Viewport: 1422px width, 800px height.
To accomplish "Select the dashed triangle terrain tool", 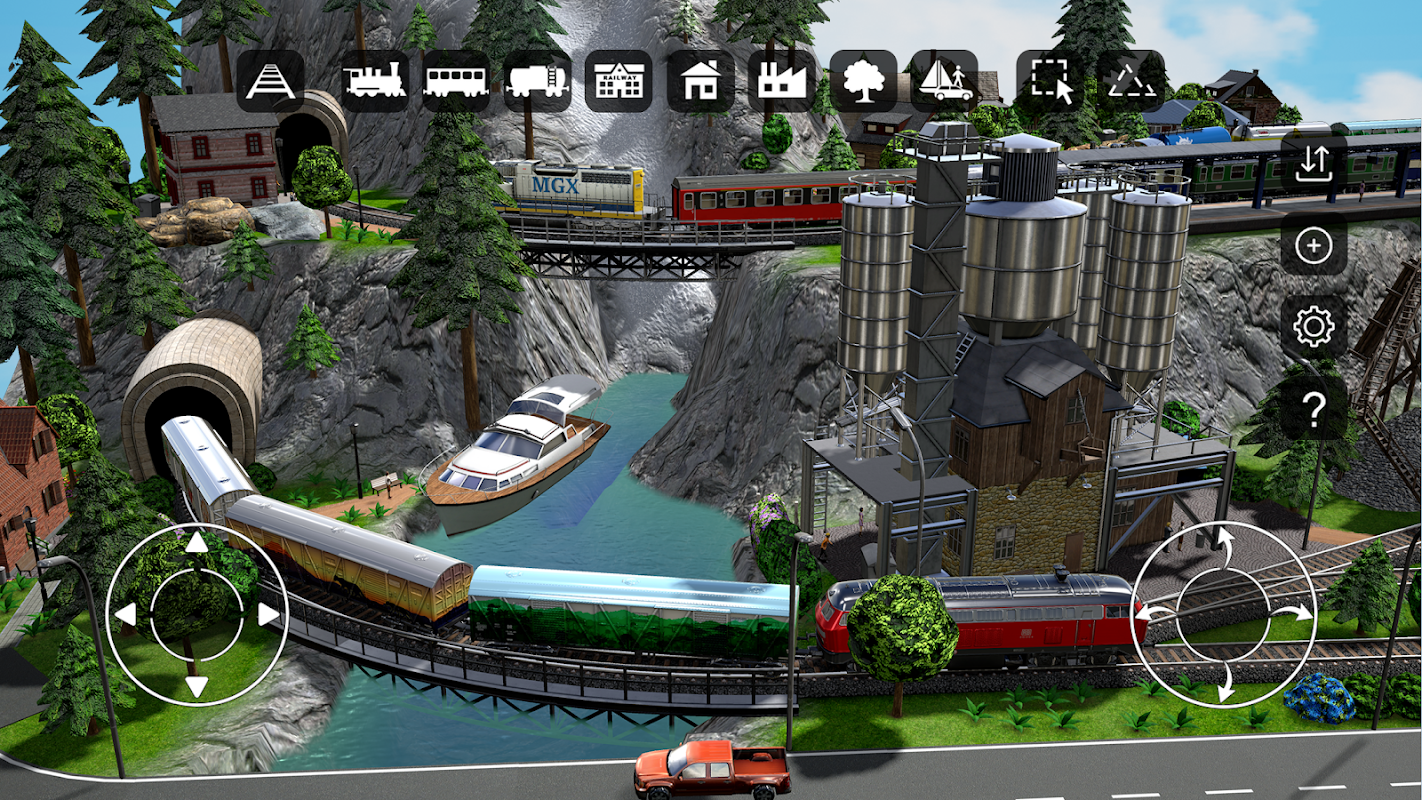I will [x=1131, y=81].
